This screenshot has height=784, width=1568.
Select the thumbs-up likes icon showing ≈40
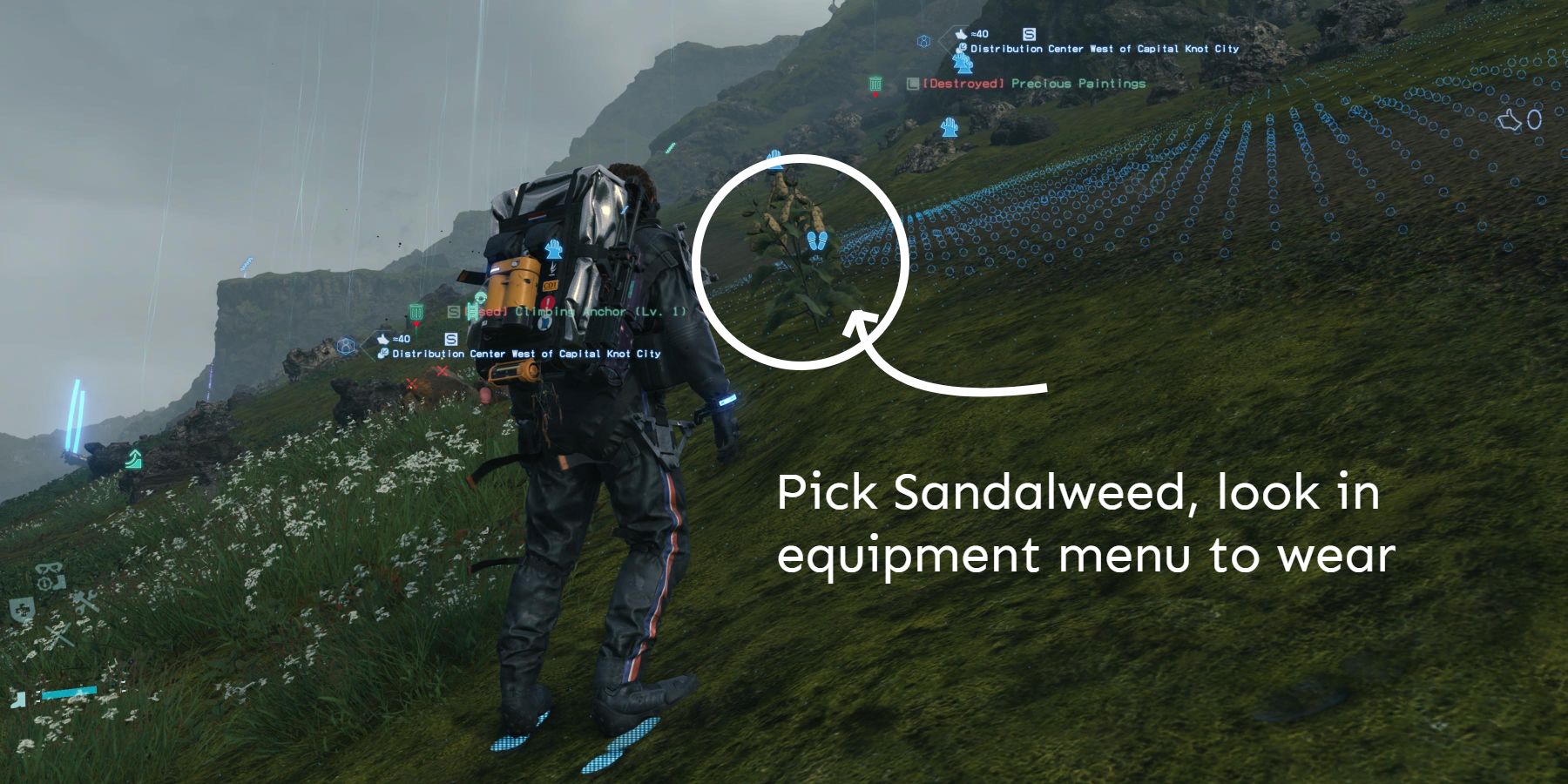(x=961, y=34)
